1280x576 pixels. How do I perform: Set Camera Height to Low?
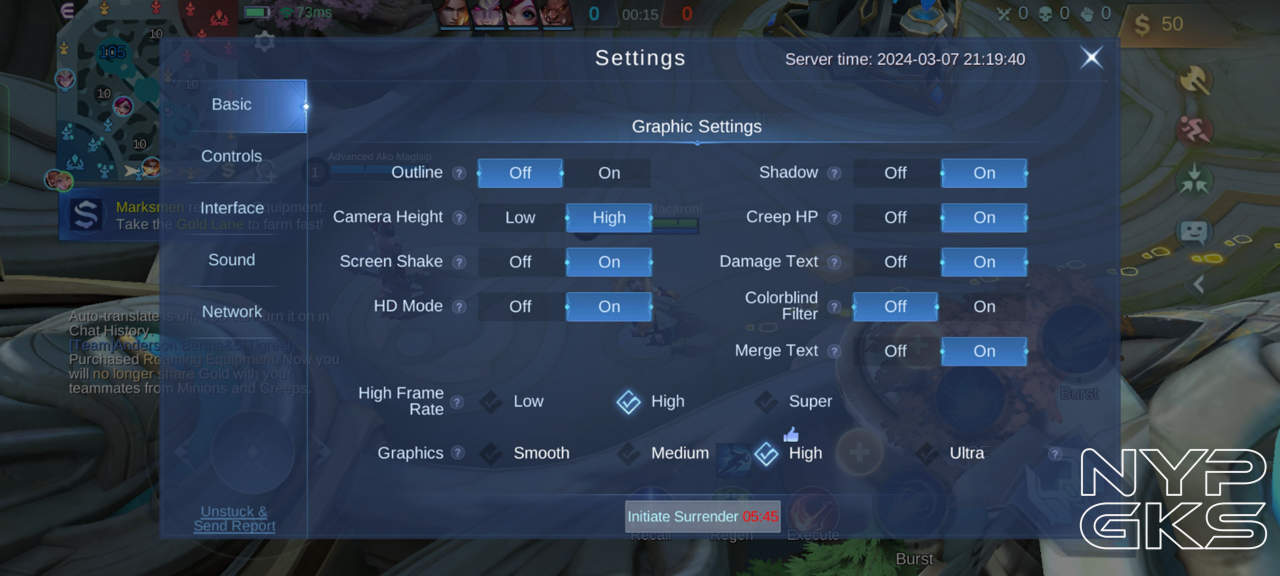(520, 217)
